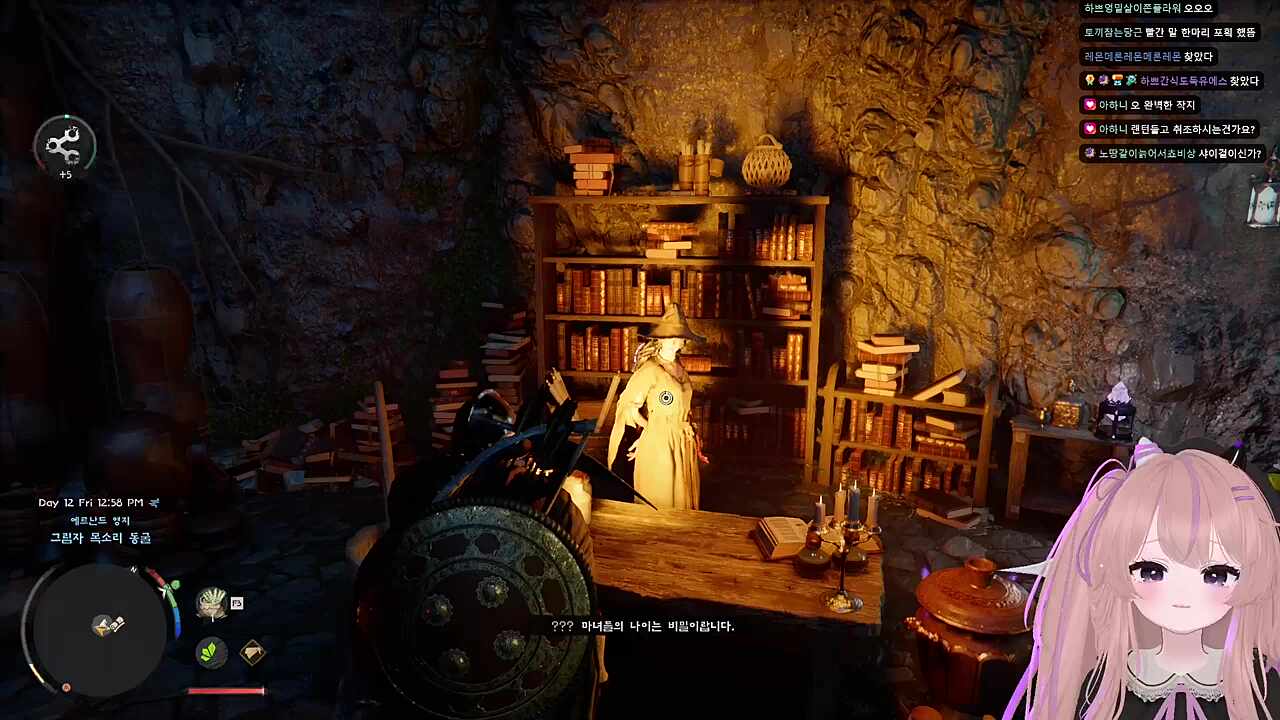Image resolution: width=1280 pixels, height=720 pixels.
Task: Open the skill nodes icon showing +5
Action: pyautogui.click(x=65, y=146)
